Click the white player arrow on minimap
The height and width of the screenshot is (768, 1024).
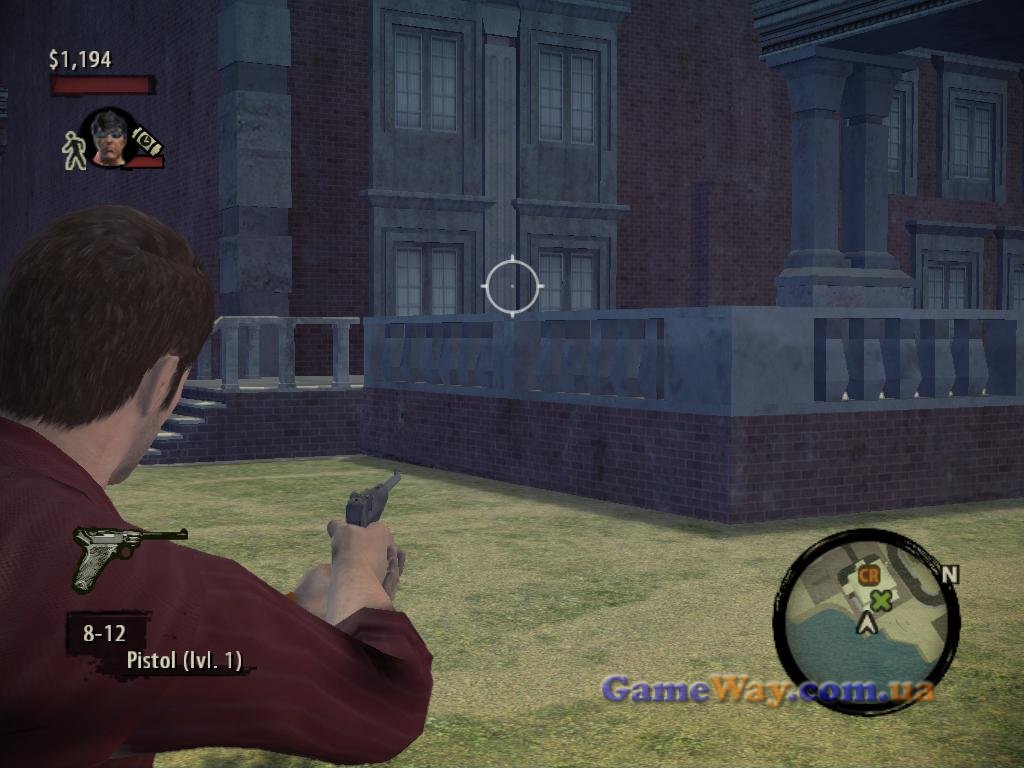pyautogui.click(x=868, y=625)
